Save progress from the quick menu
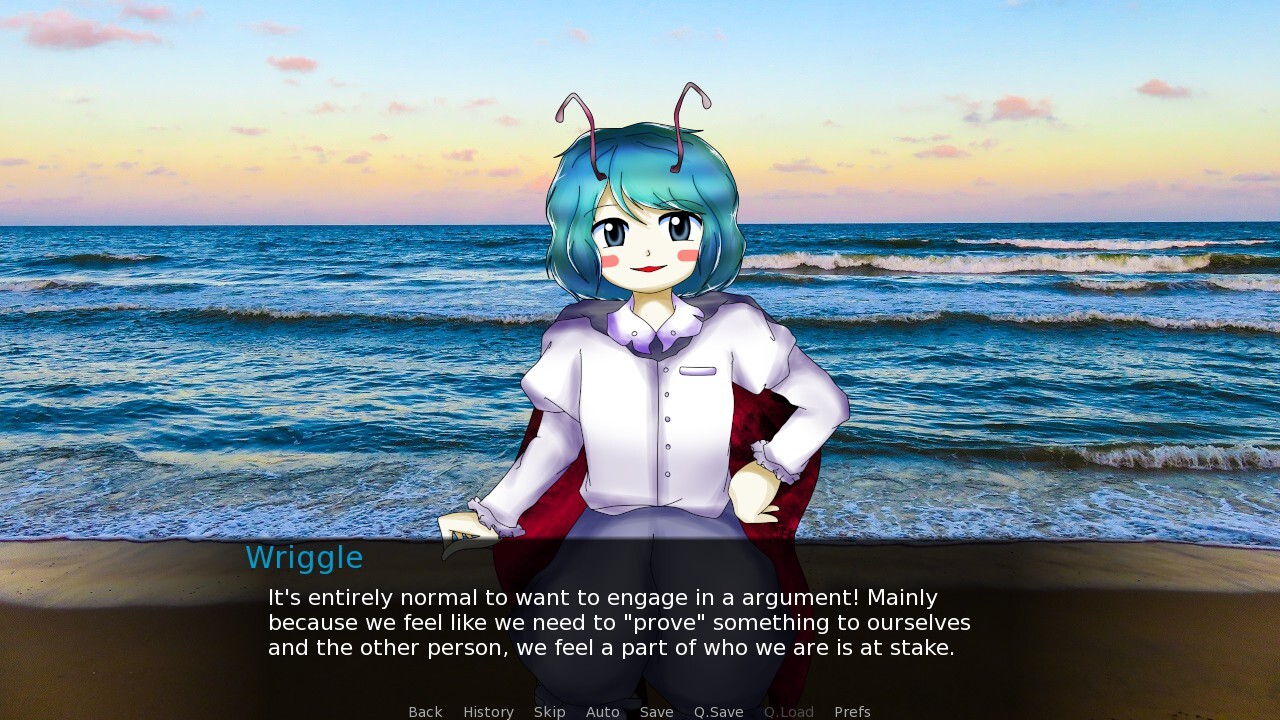This screenshot has height=720, width=1280. pyautogui.click(x=656, y=711)
